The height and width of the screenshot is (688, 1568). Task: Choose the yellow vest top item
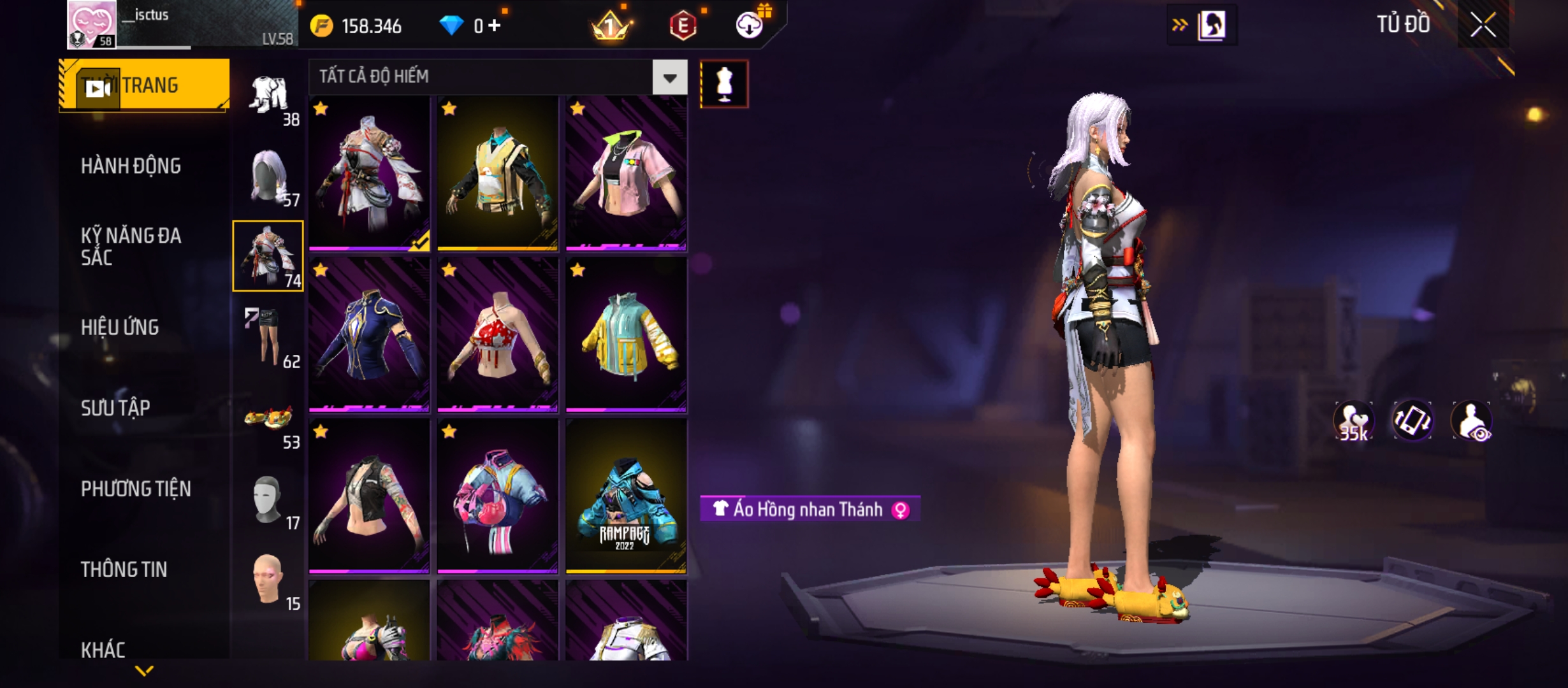pos(498,173)
